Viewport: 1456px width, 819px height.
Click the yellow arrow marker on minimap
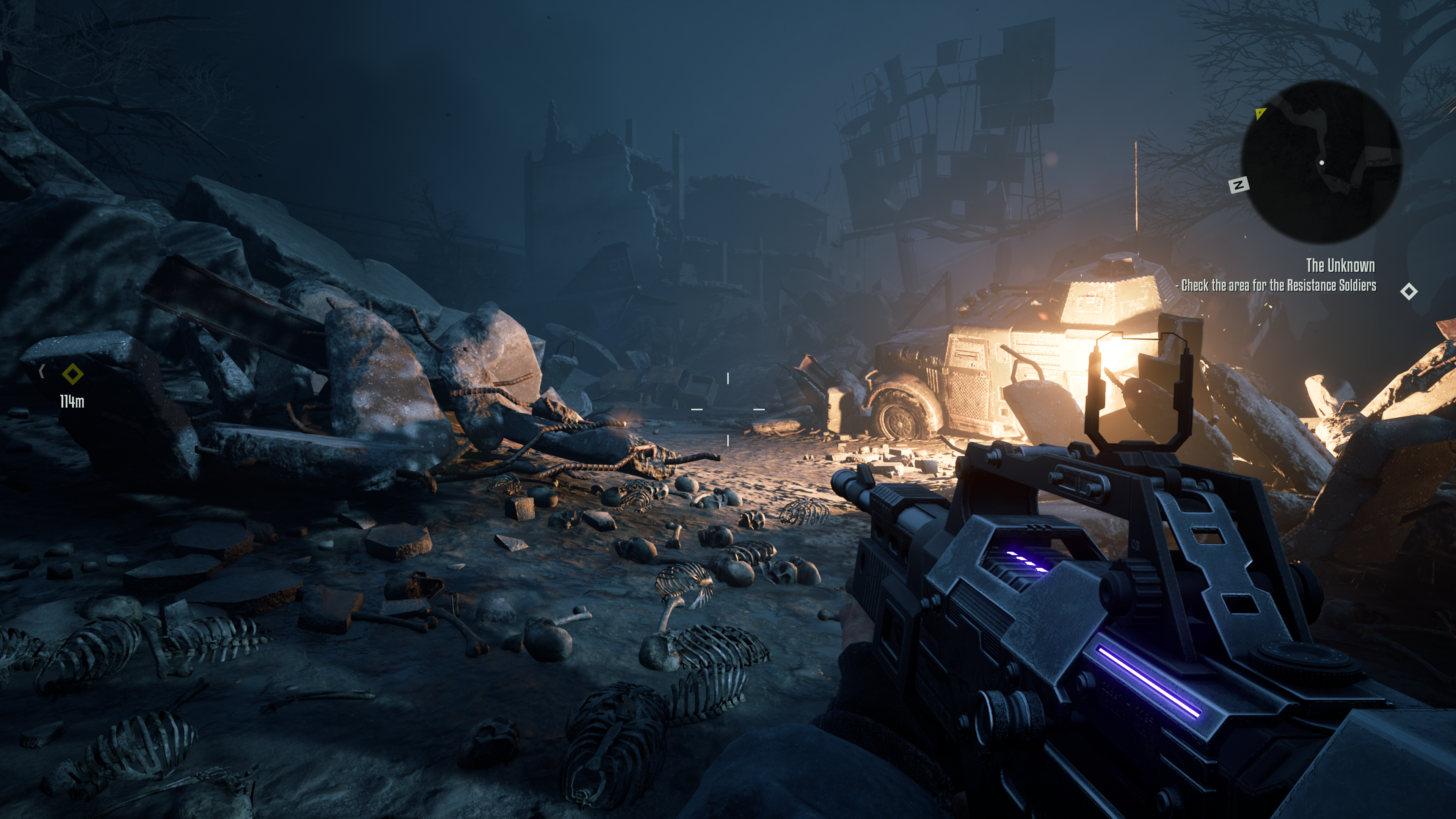tap(1260, 114)
